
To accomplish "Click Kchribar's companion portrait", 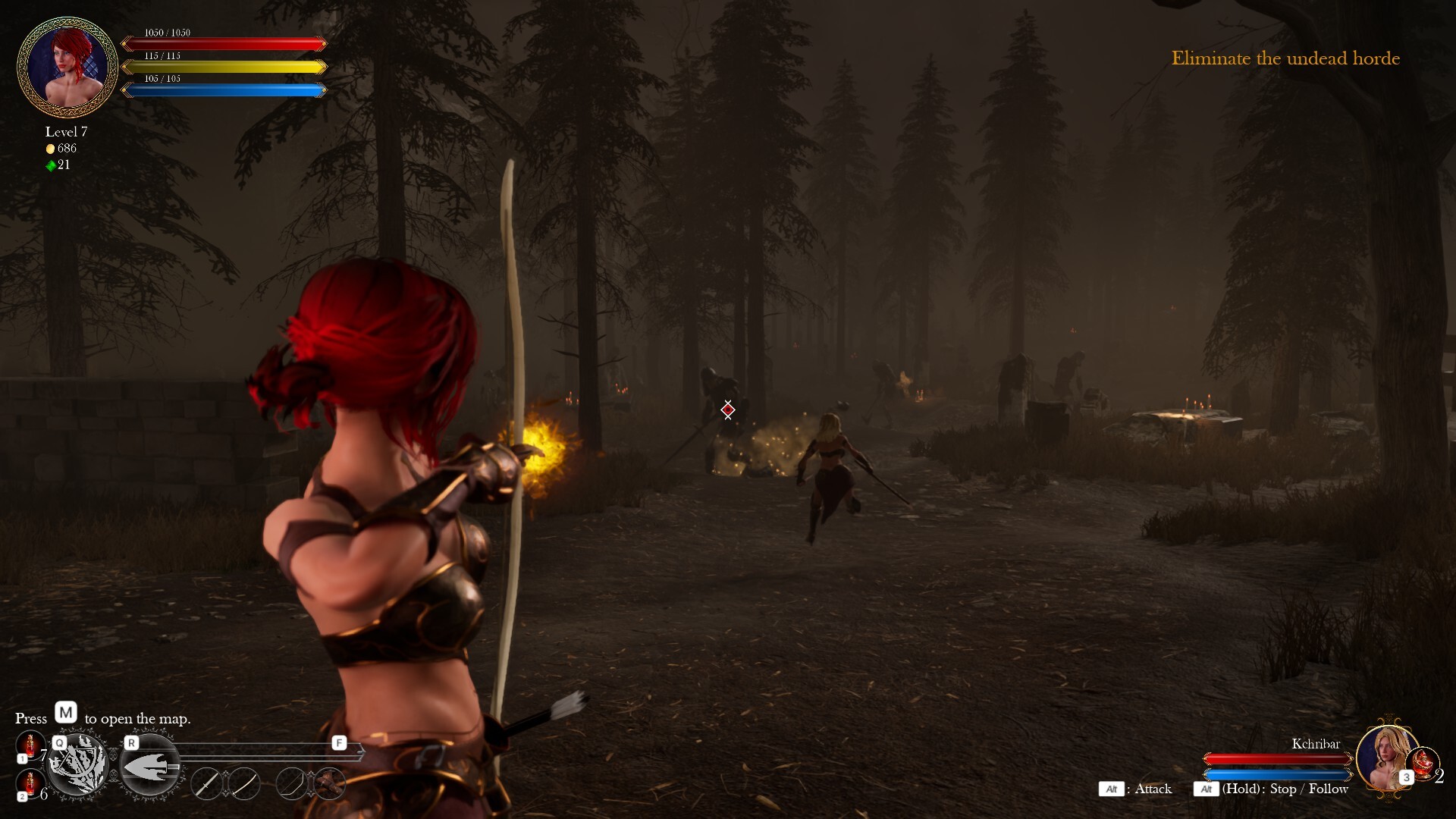I will point(1386,757).
